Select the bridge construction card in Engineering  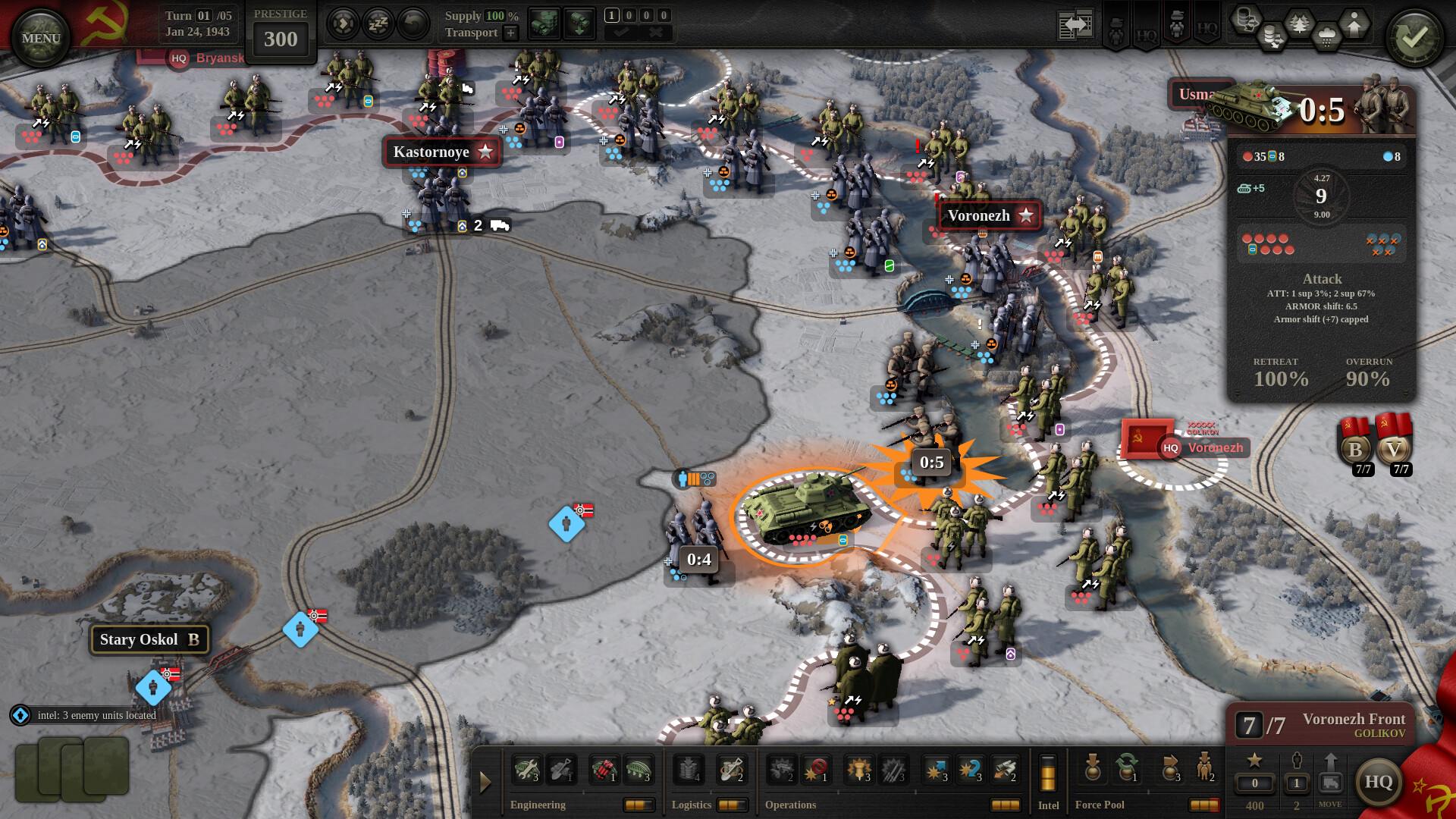pyautogui.click(x=639, y=768)
